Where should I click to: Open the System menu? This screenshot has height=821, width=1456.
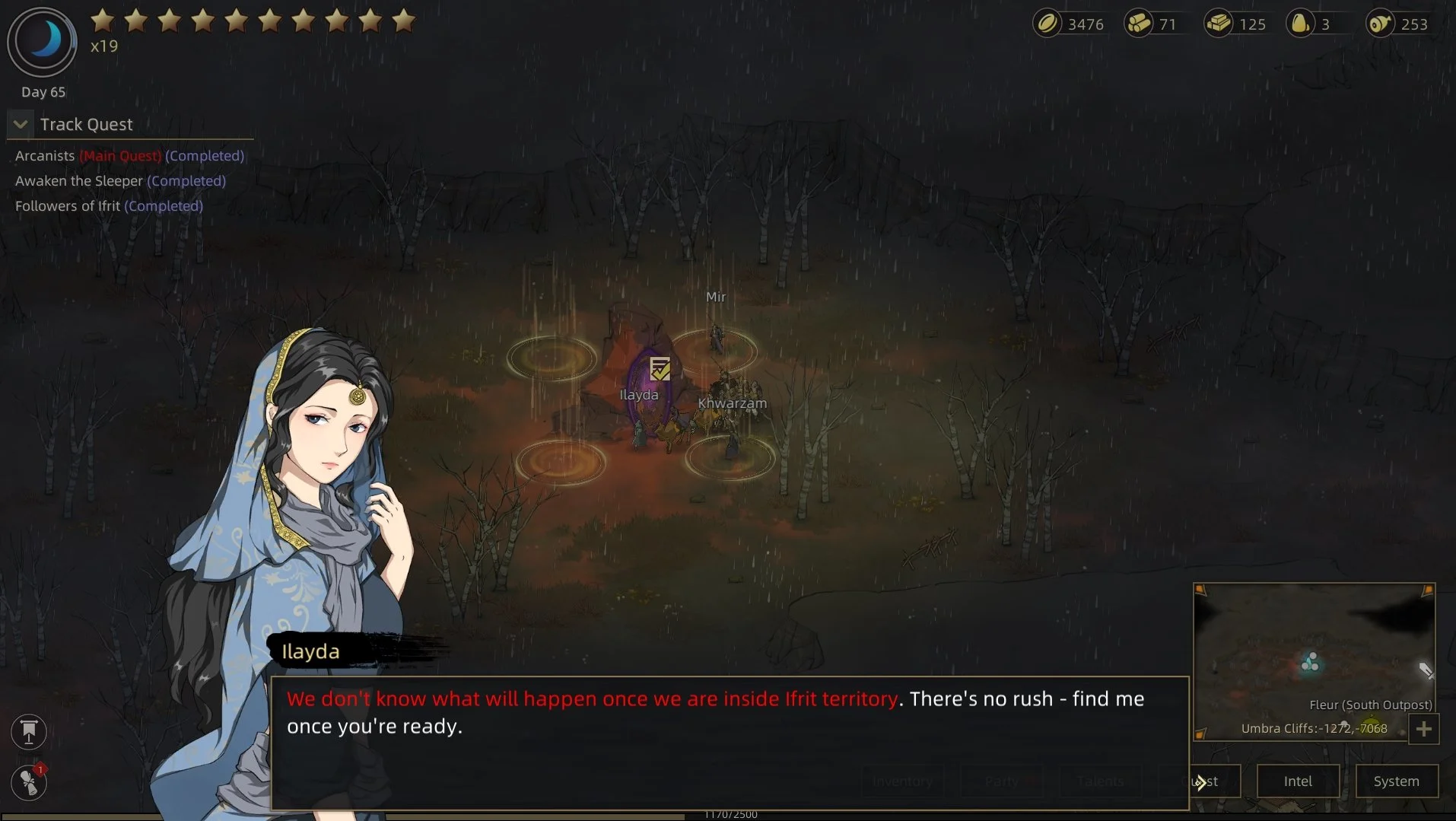(1396, 781)
